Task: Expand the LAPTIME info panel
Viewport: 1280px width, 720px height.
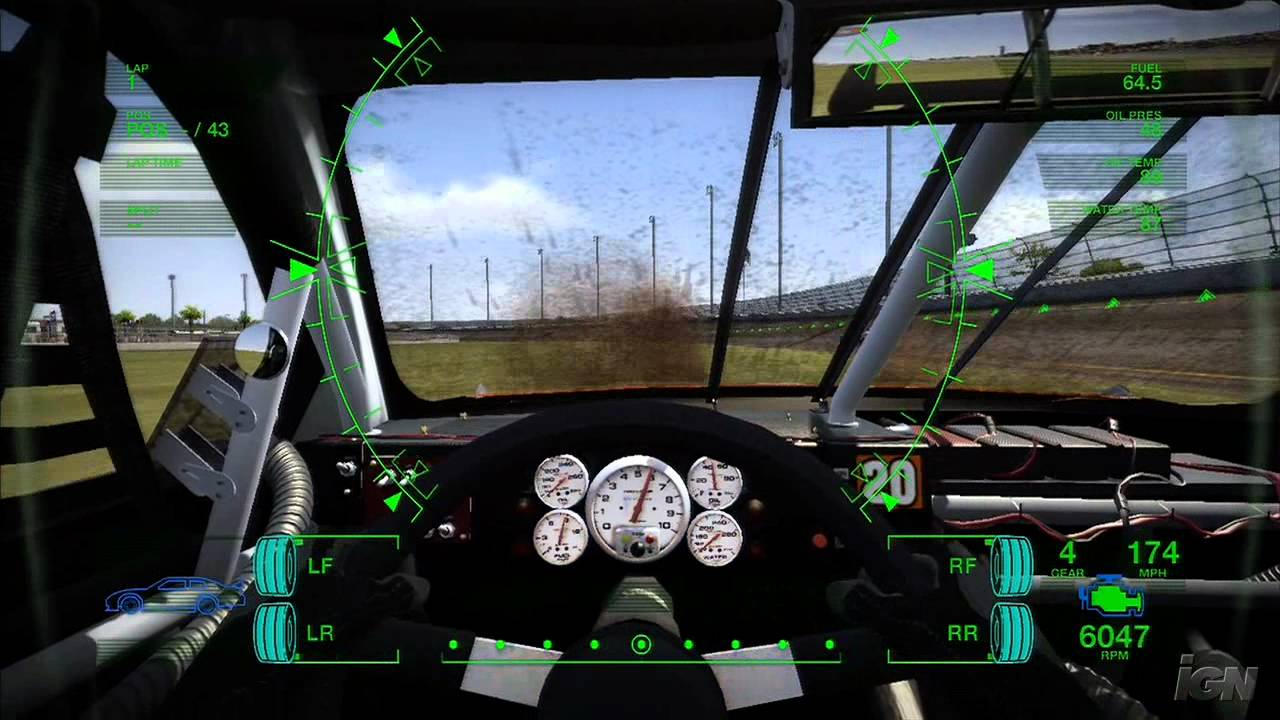Action: [x=155, y=165]
